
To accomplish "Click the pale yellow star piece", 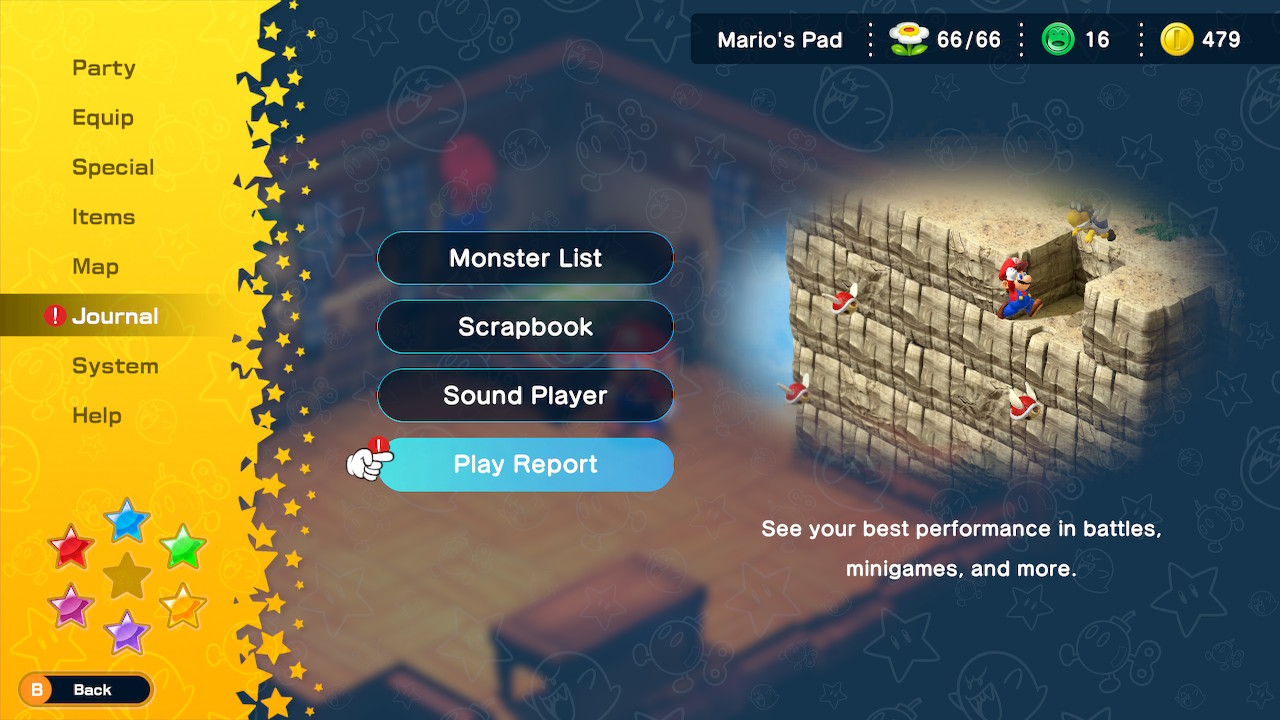I will pyautogui.click(x=184, y=603).
